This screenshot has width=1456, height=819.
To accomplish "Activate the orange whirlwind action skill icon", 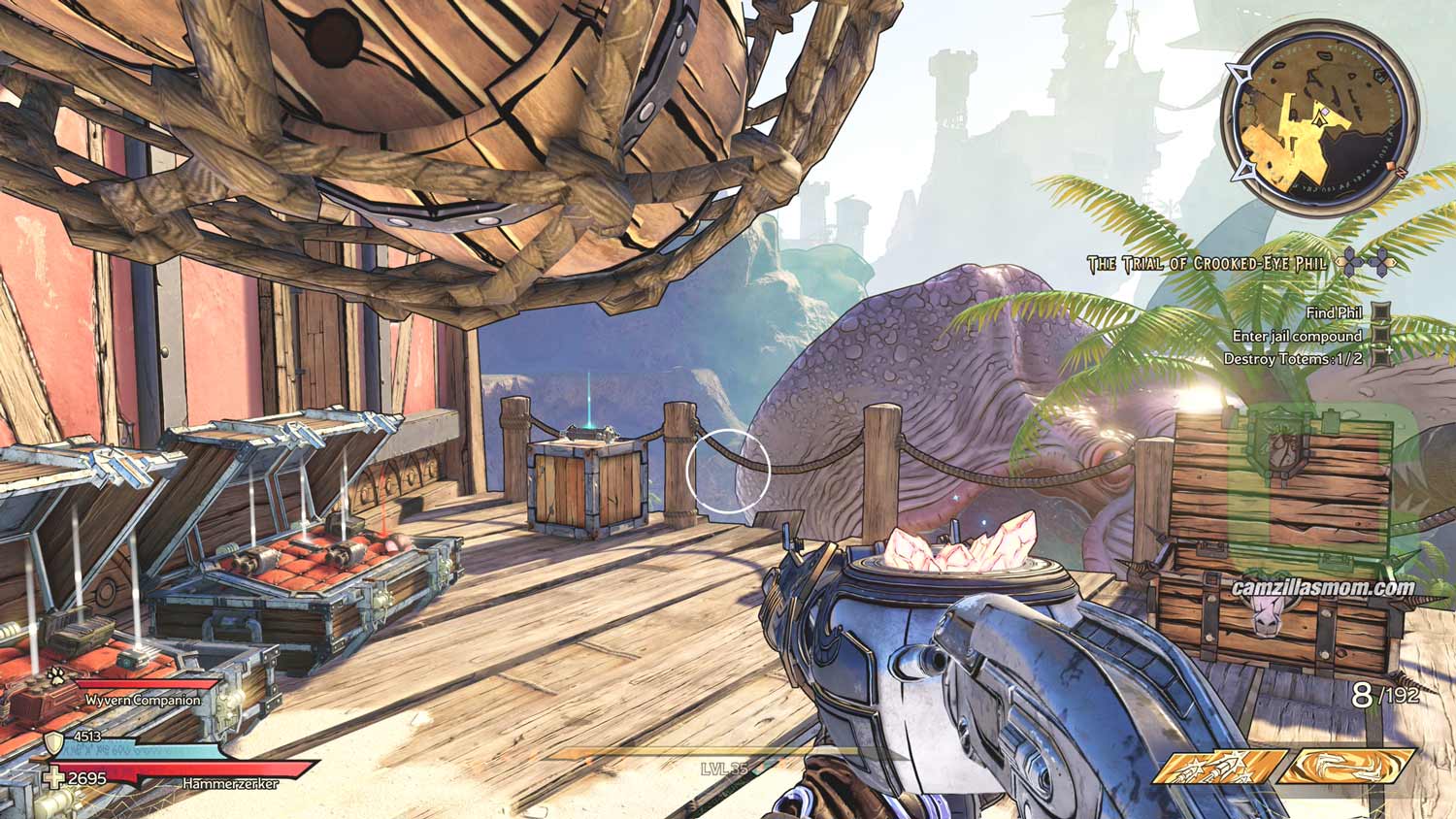I will 1344,767.
